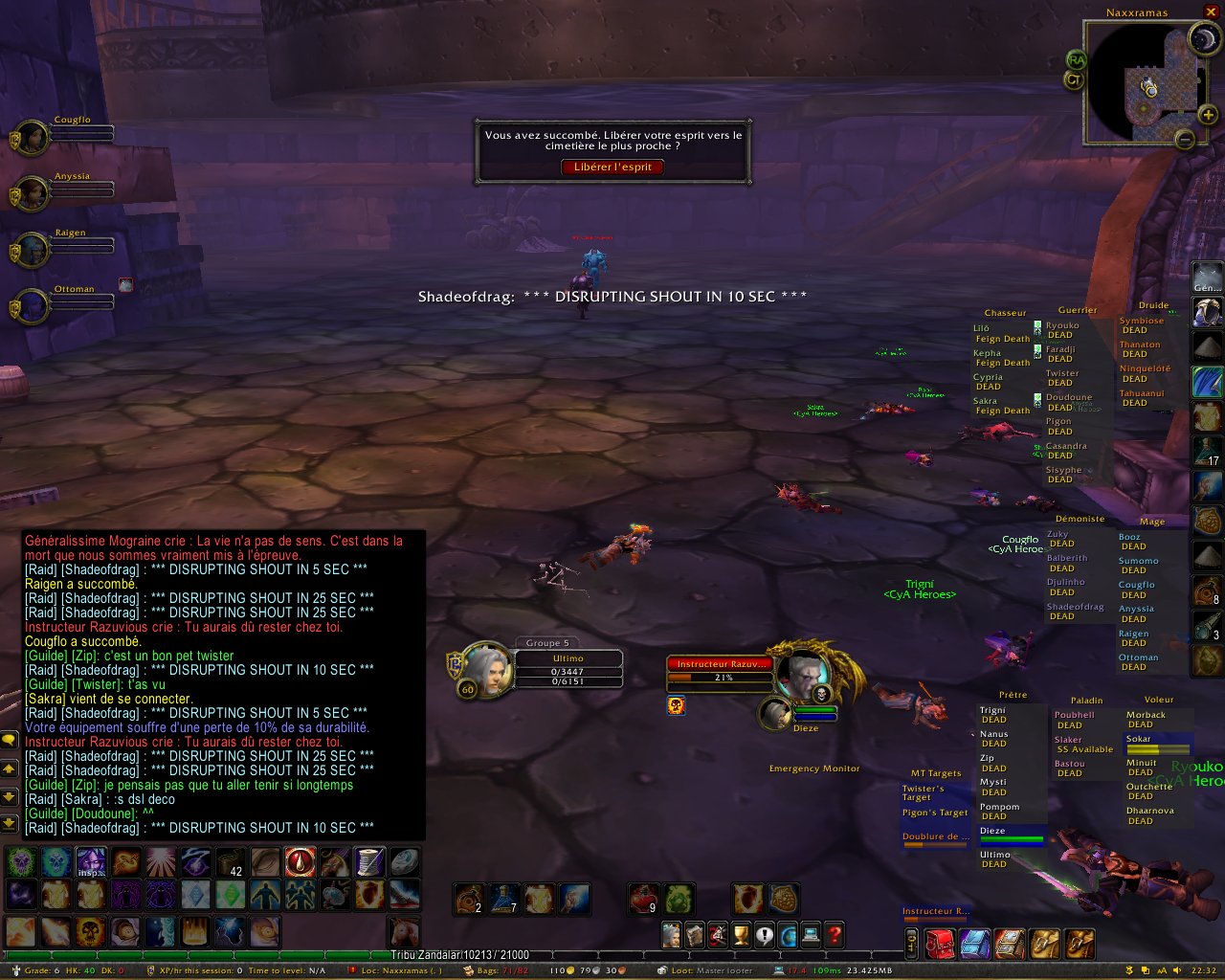
Task: Zoom out the minimap
Action: point(1185,140)
